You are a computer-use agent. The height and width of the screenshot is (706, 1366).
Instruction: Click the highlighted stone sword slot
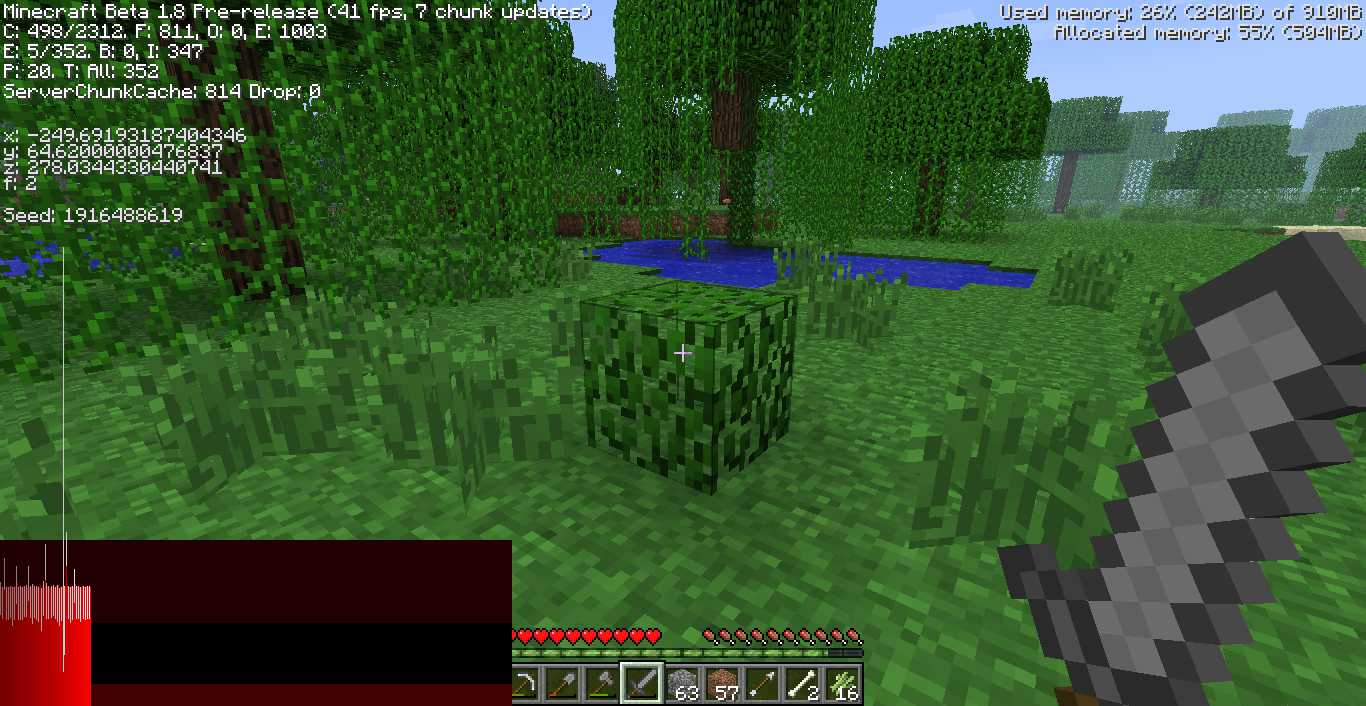(x=642, y=685)
